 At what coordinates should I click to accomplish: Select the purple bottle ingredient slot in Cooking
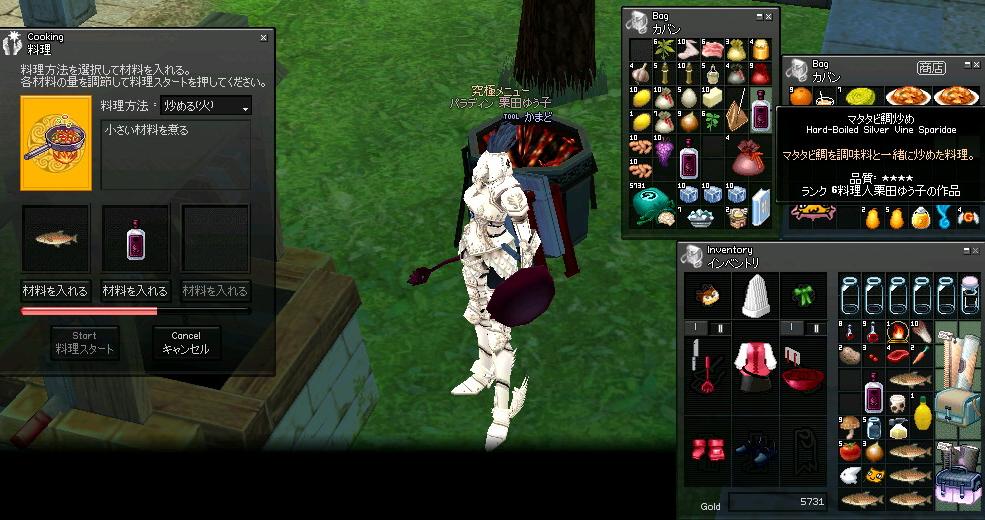point(136,238)
